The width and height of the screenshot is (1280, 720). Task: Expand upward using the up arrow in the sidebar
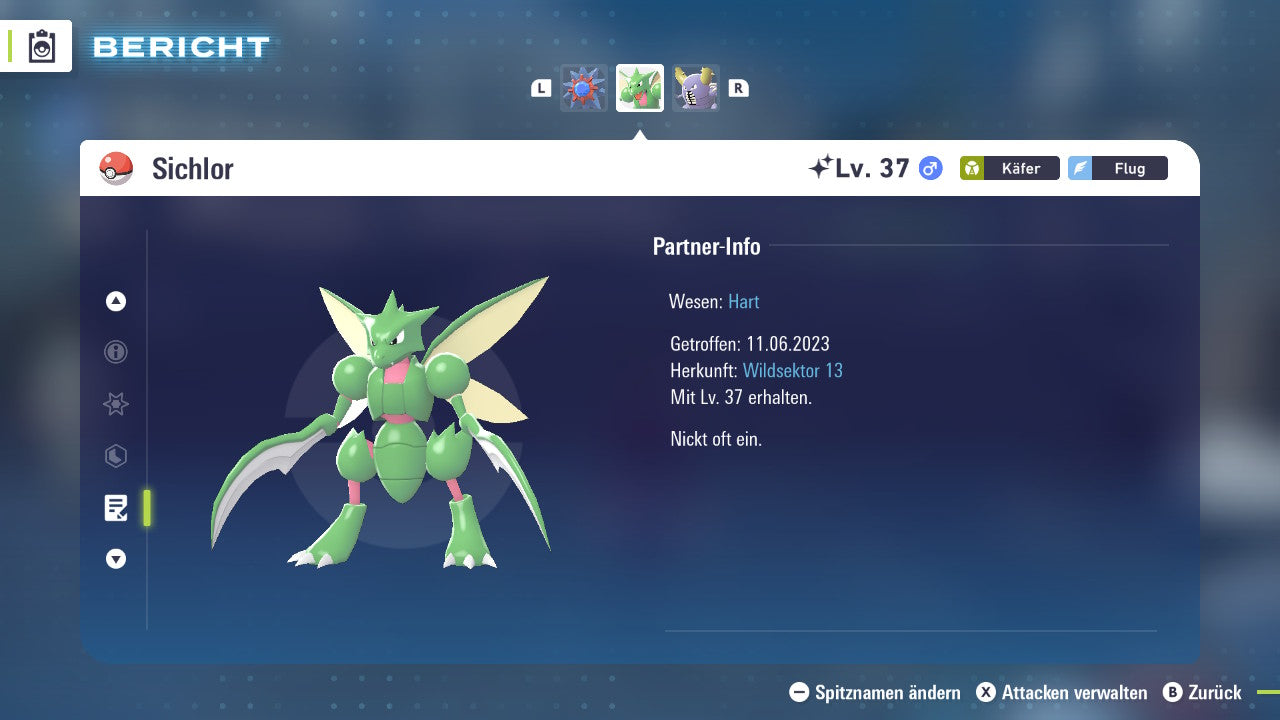pyautogui.click(x=115, y=301)
